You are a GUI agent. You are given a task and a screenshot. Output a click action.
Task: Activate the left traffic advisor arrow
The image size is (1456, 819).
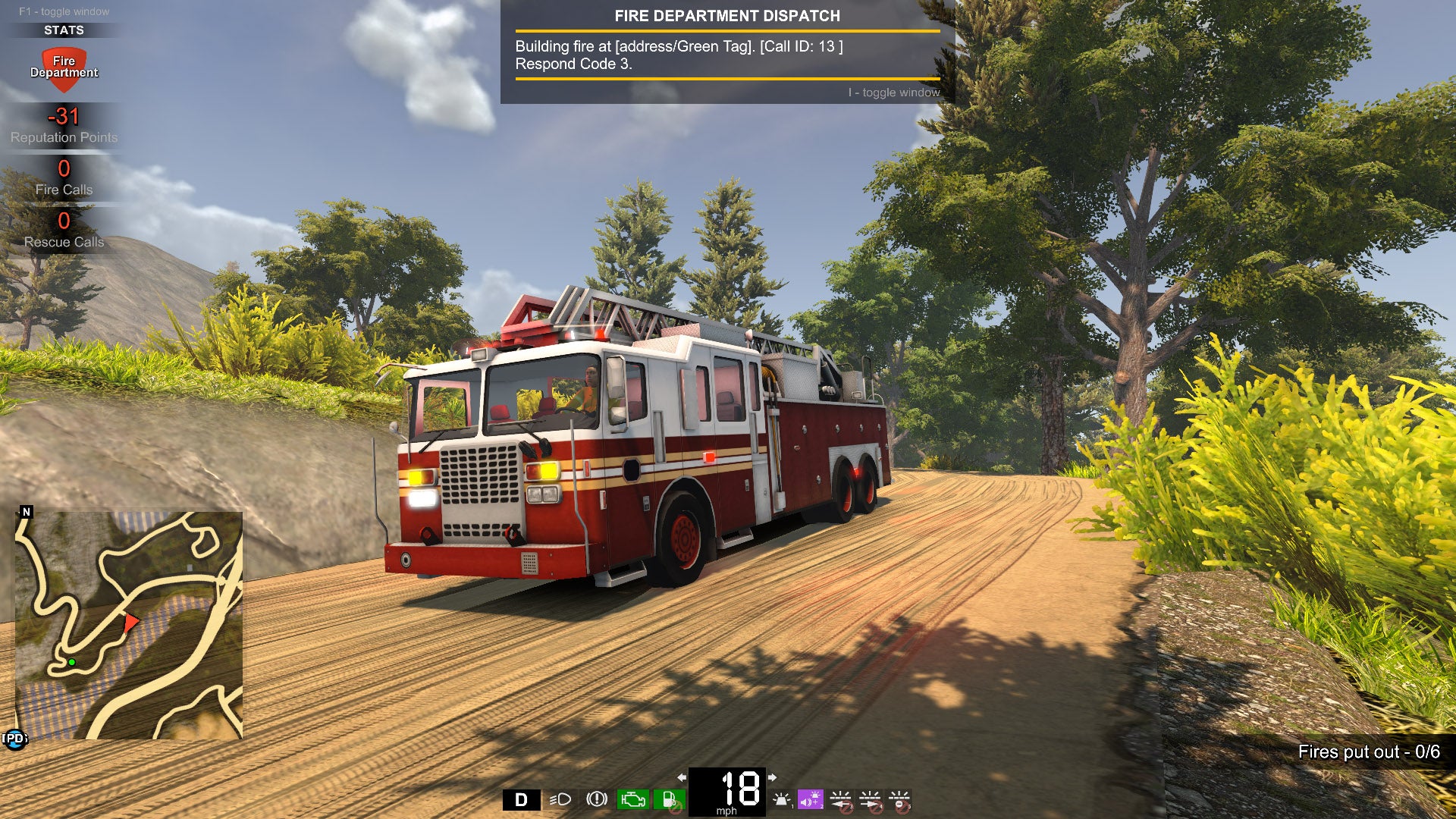(840, 799)
